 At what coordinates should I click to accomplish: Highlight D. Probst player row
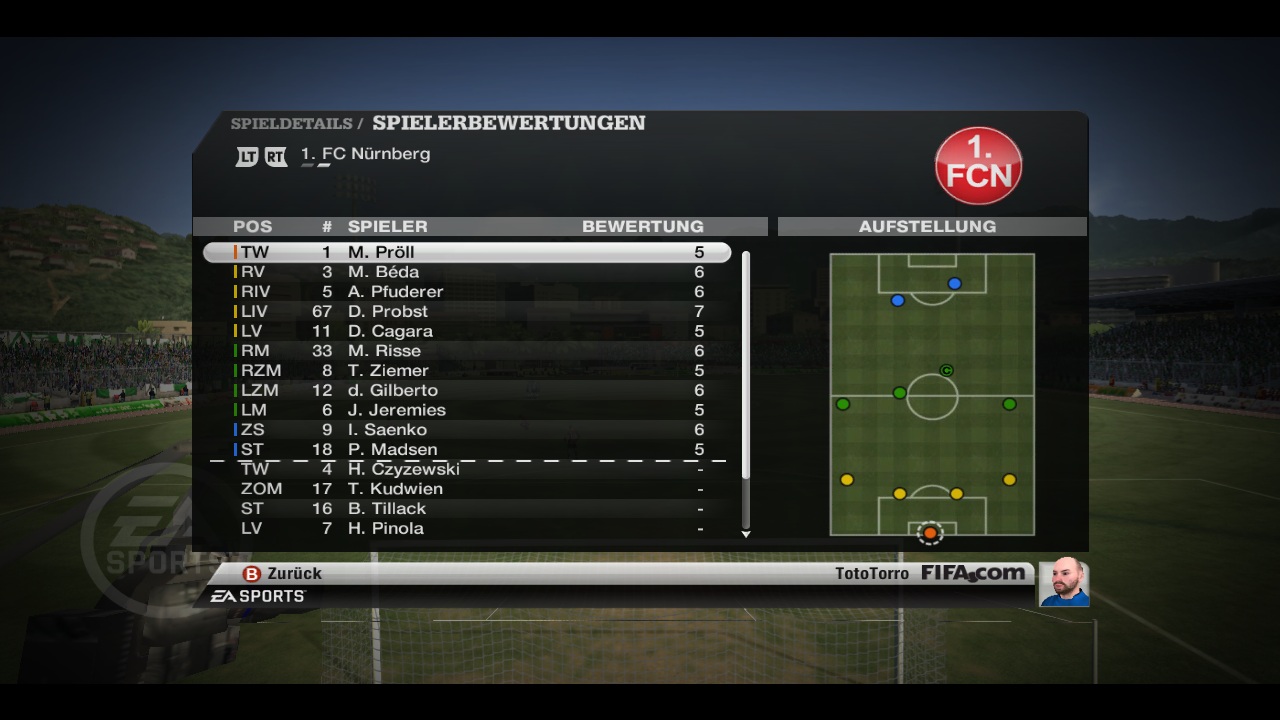pos(467,311)
